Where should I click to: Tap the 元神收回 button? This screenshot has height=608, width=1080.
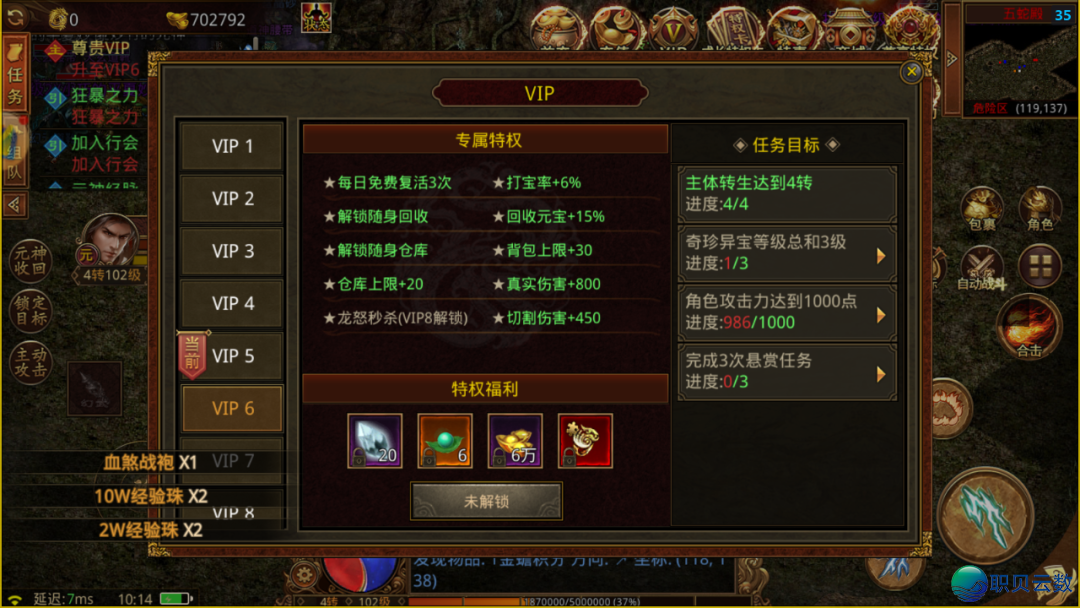pyautogui.click(x=30, y=260)
